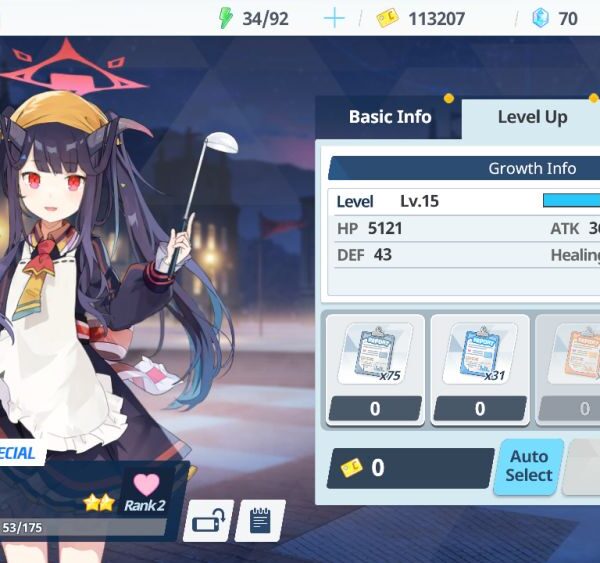Select the blue activity report x31
Viewport: 600px width, 563px height.
479,355
